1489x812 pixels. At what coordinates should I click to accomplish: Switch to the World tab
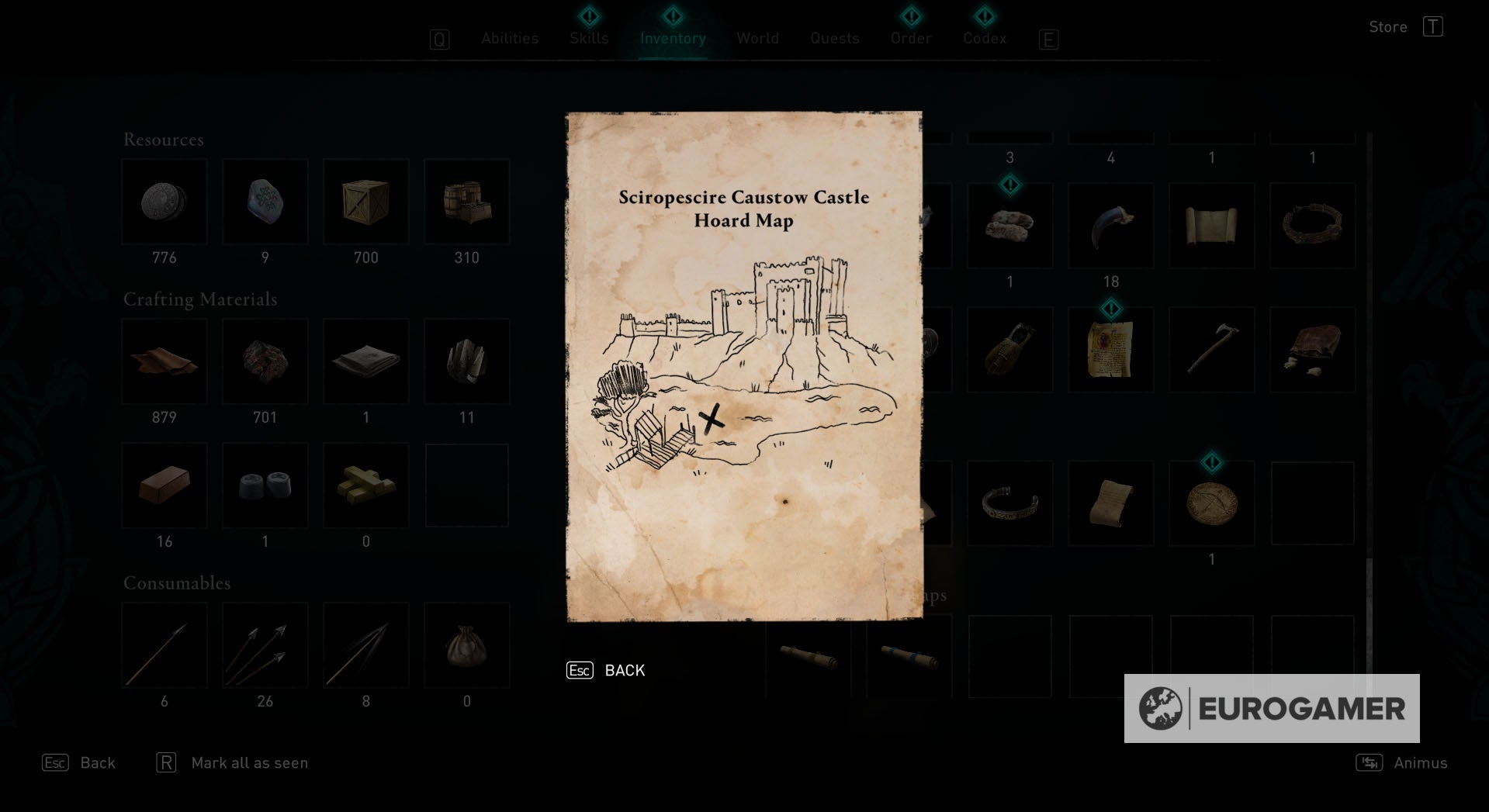757,38
